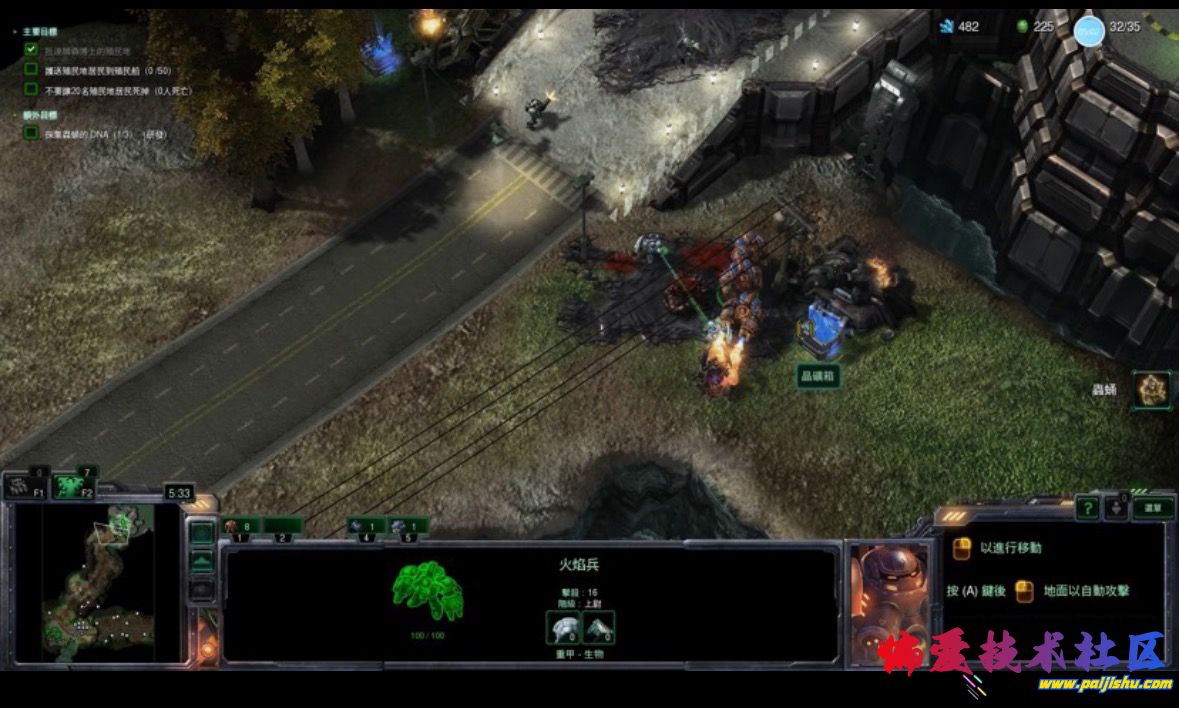Click the 蟲蛹 chrysalis objective icon
This screenshot has height=708, width=1179.
(1153, 389)
